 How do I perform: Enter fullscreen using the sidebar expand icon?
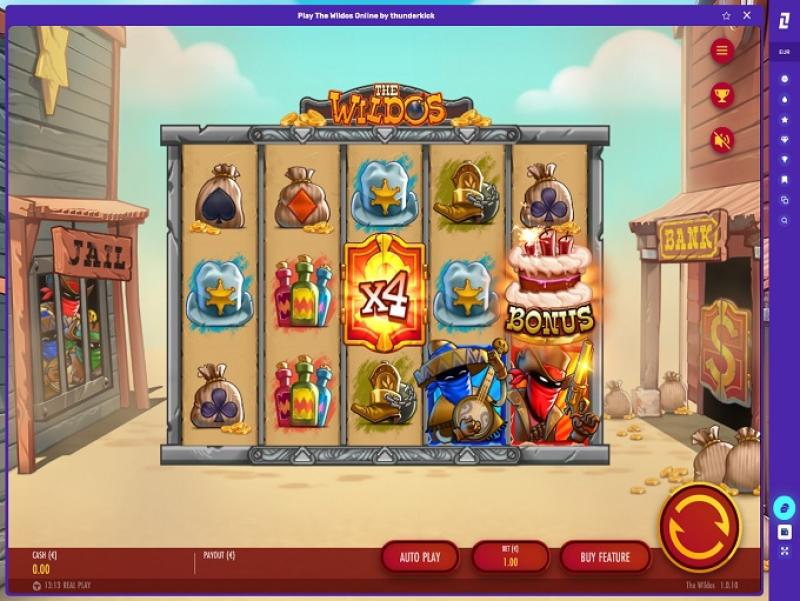pyautogui.click(x=785, y=551)
